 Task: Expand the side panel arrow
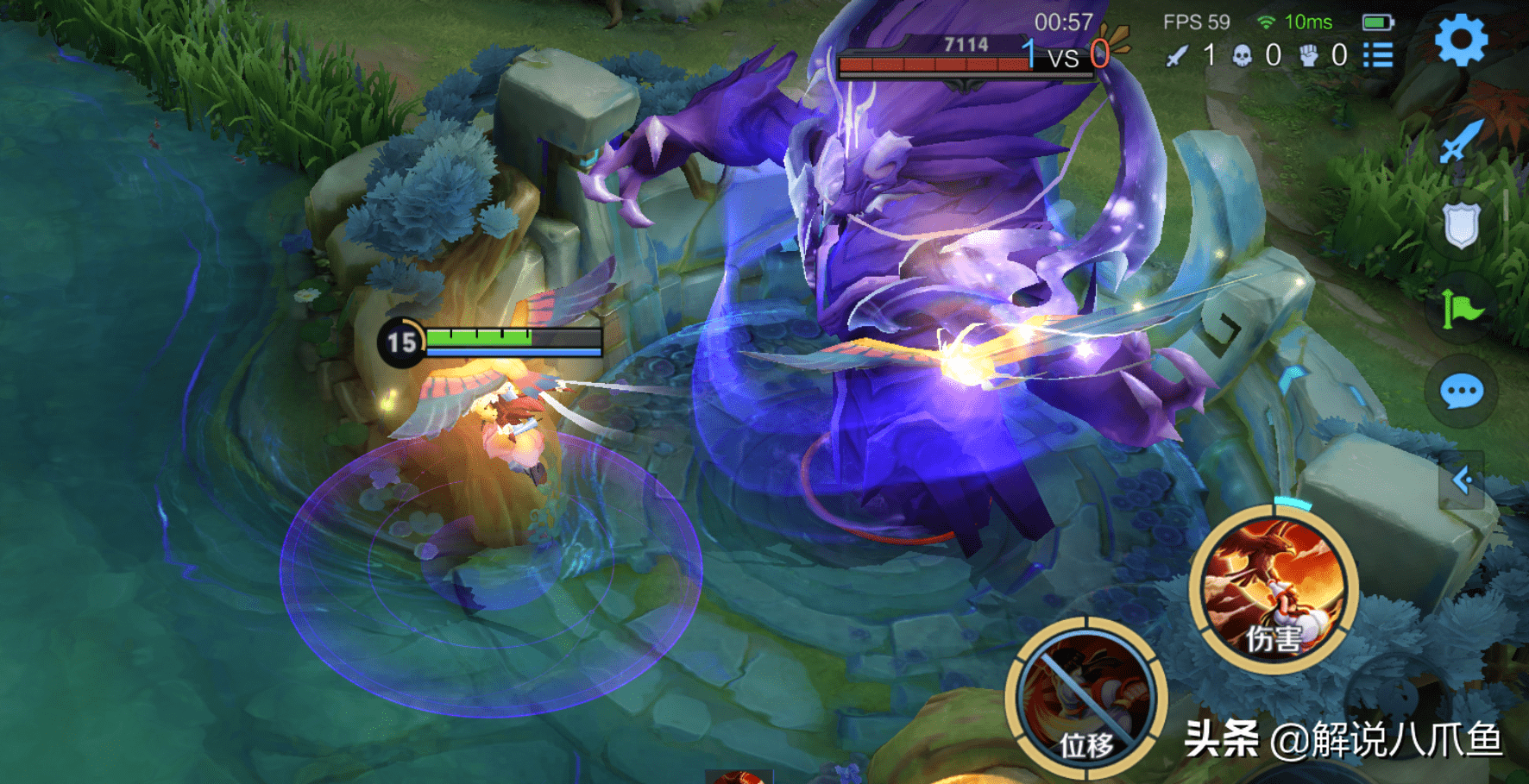tap(1462, 480)
